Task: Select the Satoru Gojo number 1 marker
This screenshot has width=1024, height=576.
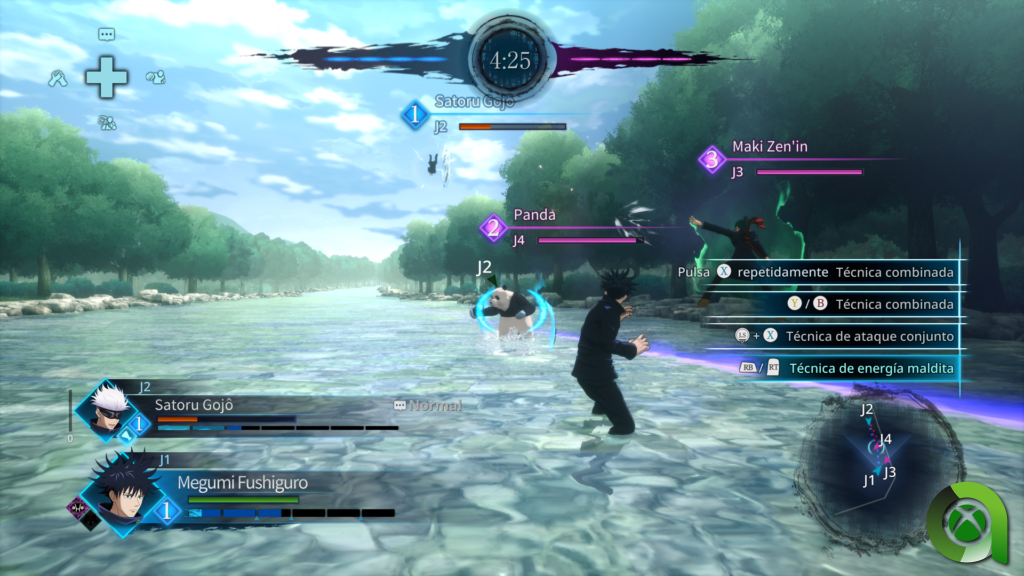Action: coord(415,115)
